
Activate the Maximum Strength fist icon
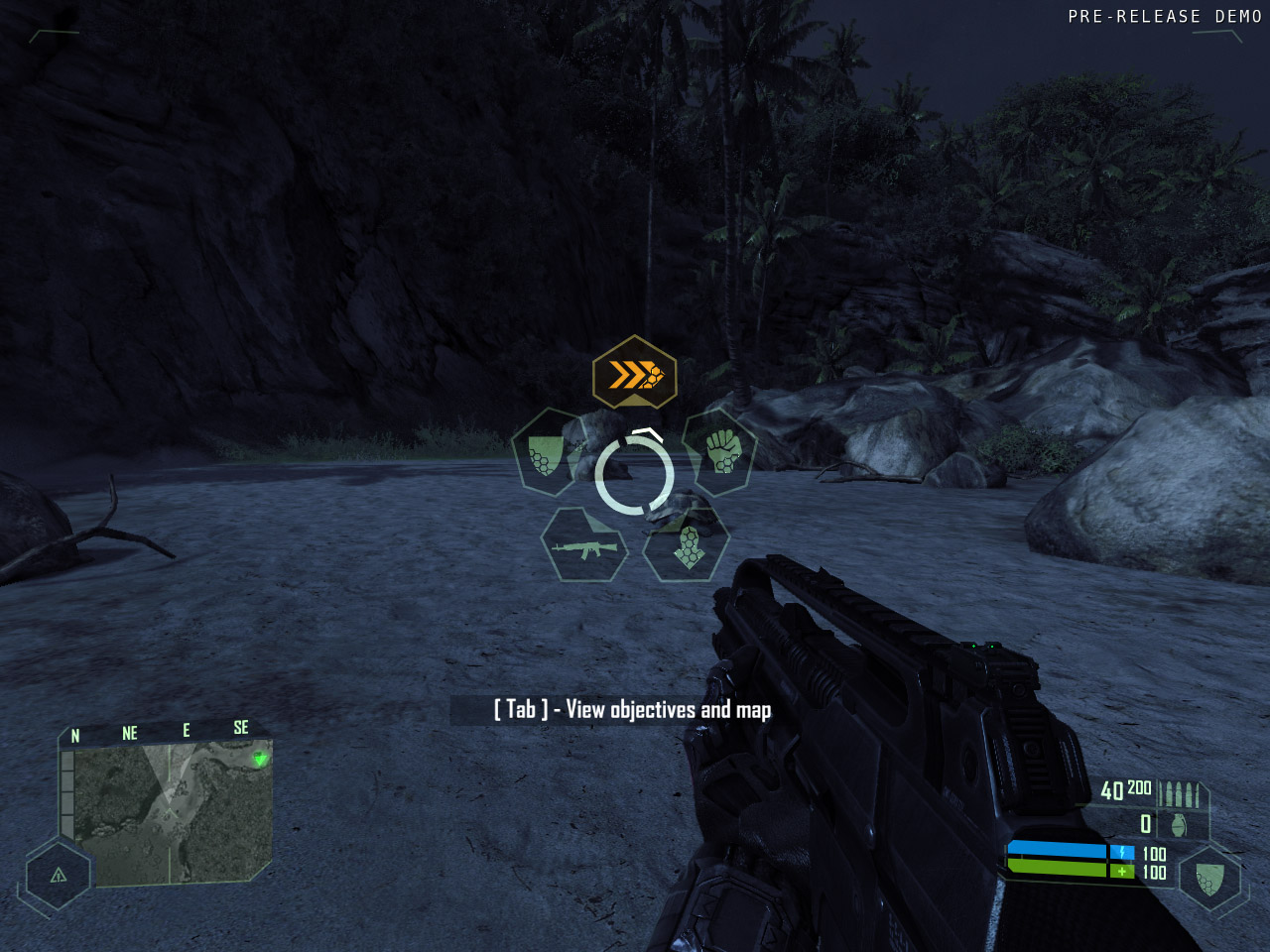tap(721, 452)
